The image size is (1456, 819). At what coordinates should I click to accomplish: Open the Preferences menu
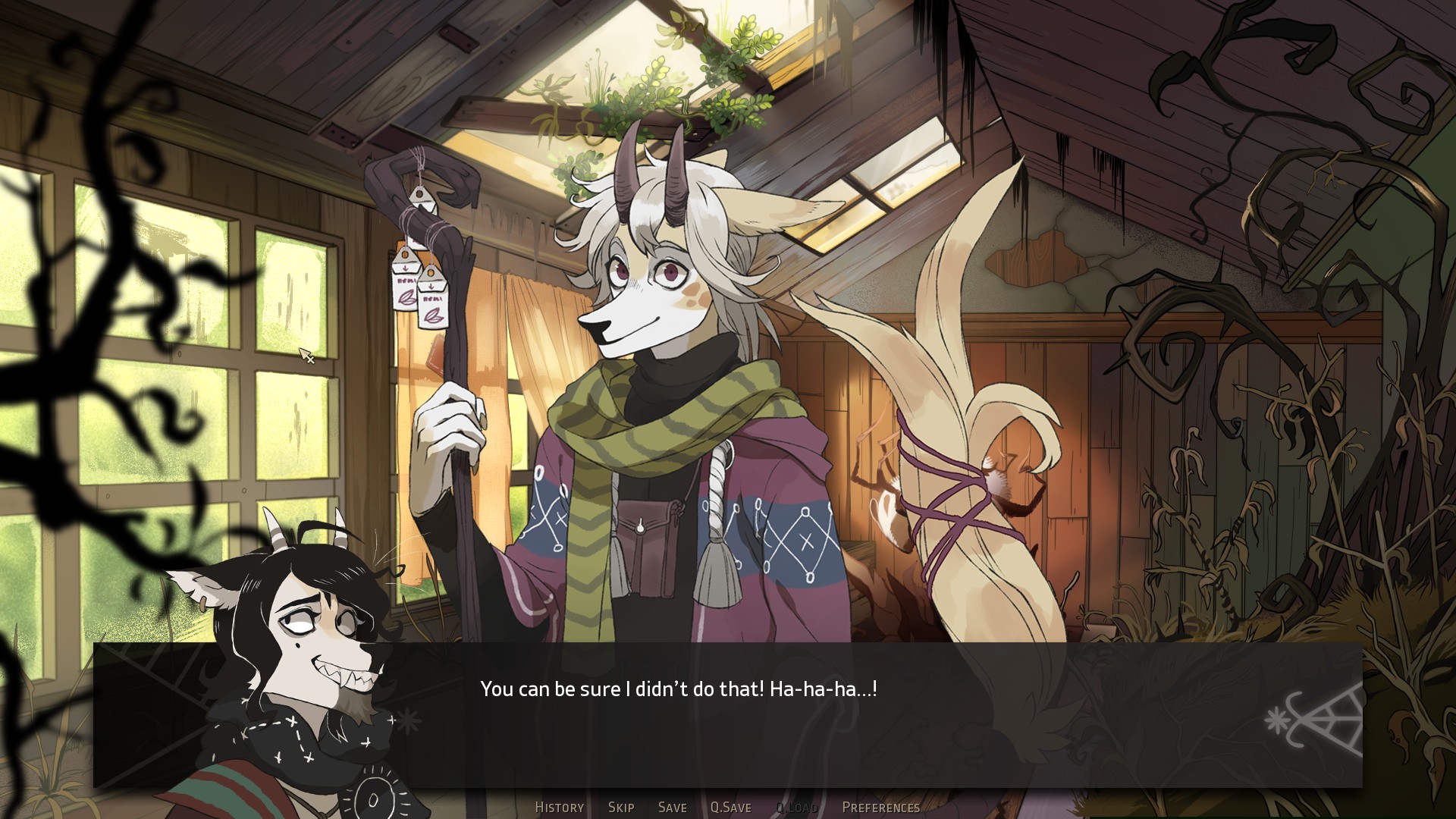[x=880, y=808]
